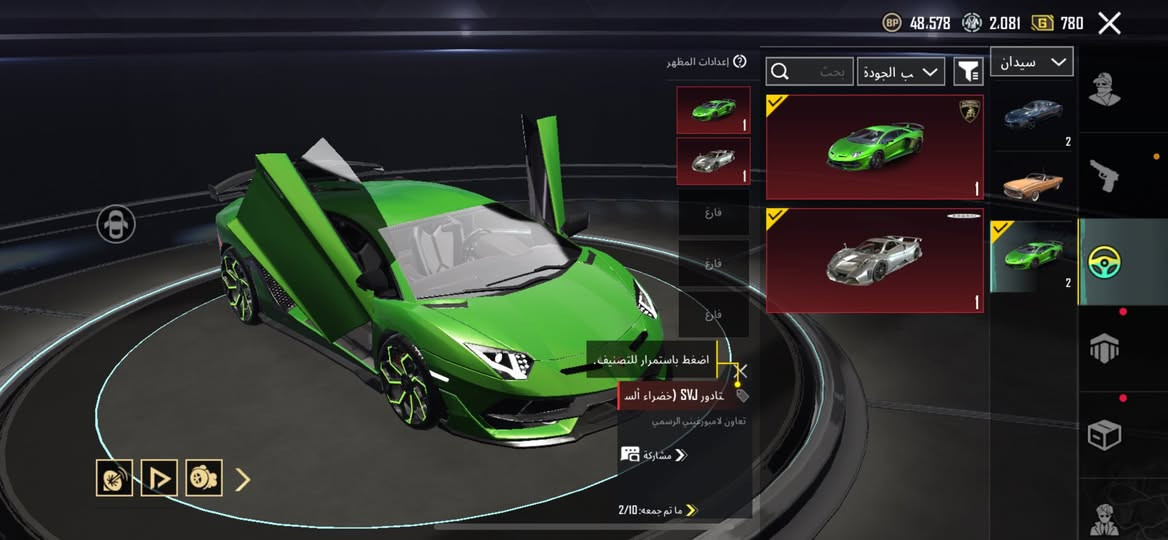
Task: Open appearance settings help question mark
Action: coord(740,62)
